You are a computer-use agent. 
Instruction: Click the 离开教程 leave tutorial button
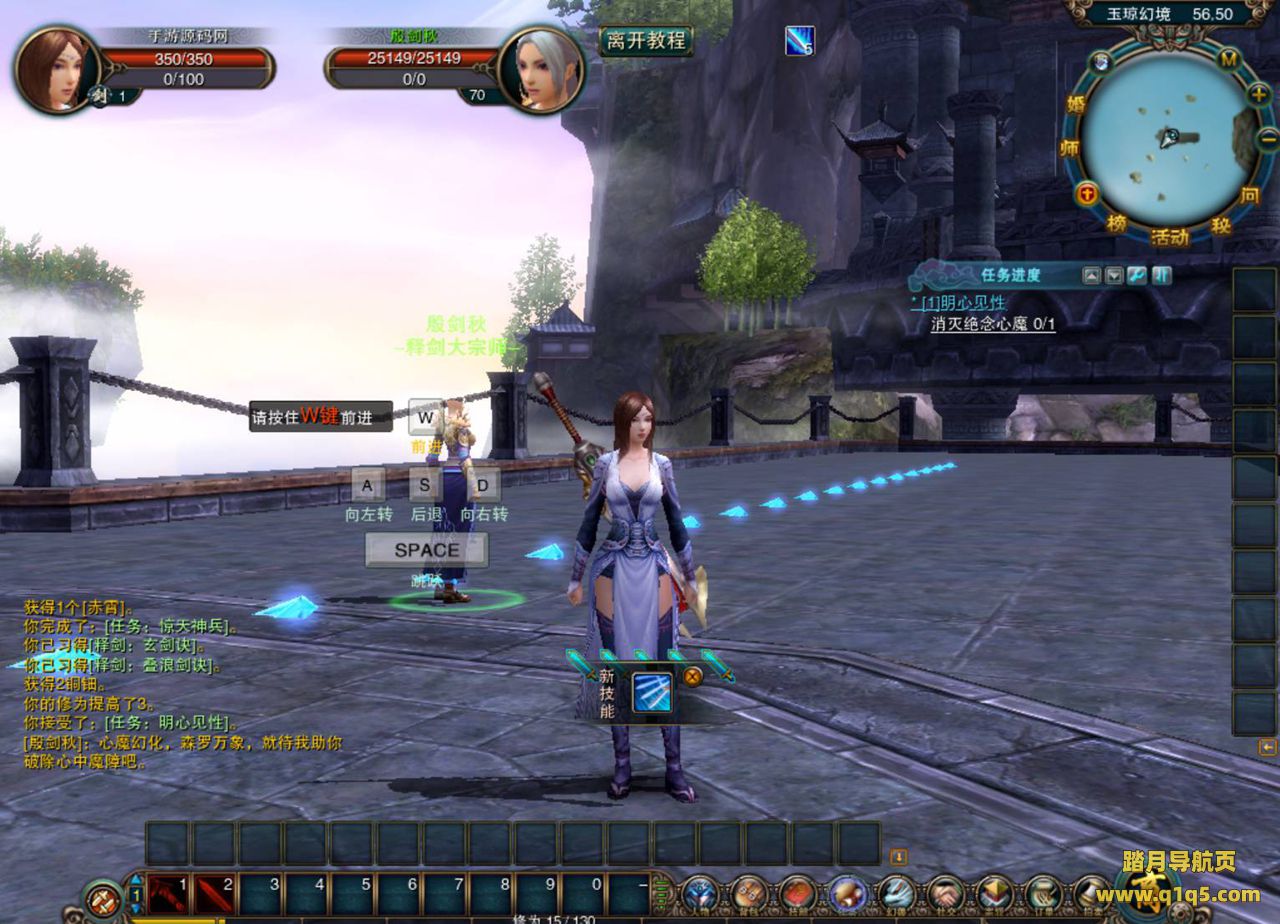point(646,41)
